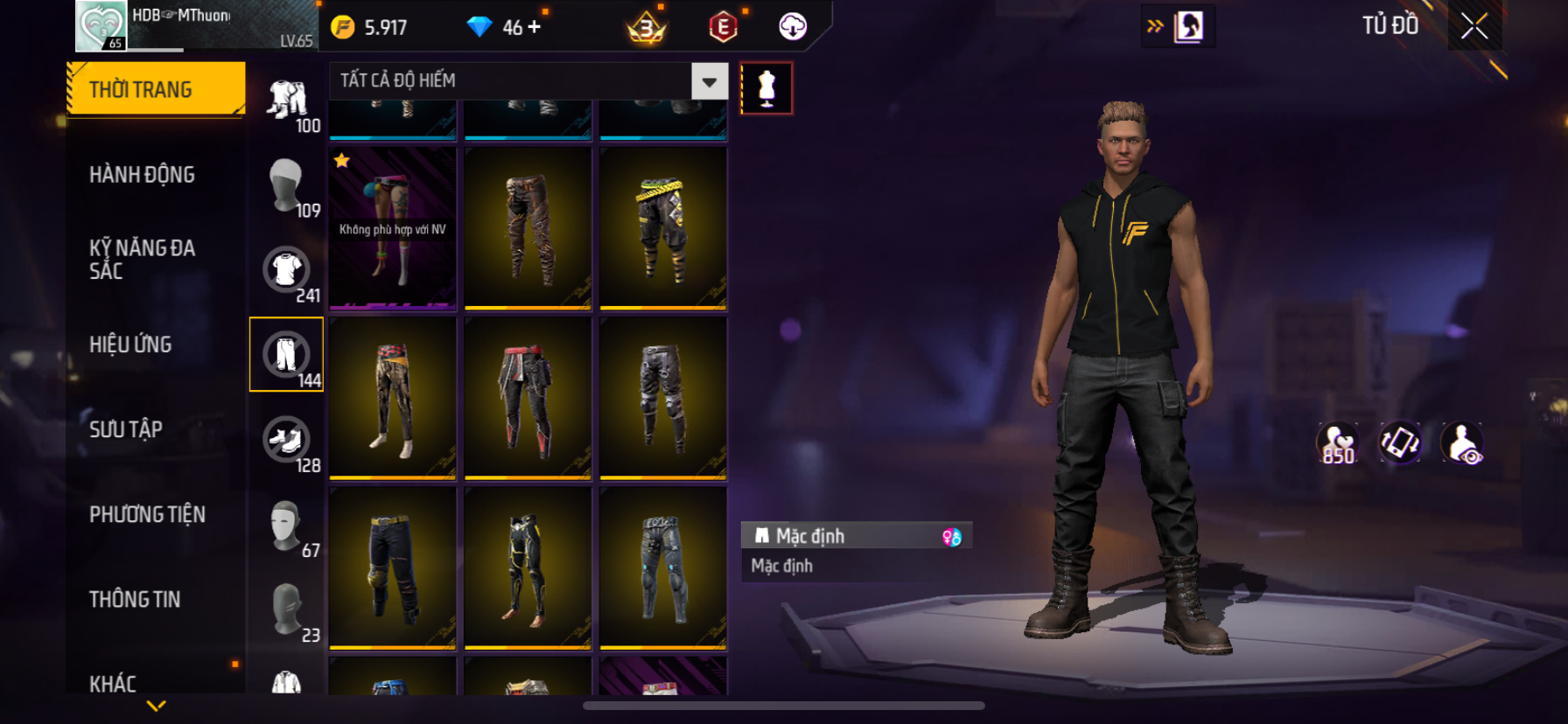Choose the hair category icon showing 109
The width and height of the screenshot is (1568, 724).
pyautogui.click(x=286, y=184)
